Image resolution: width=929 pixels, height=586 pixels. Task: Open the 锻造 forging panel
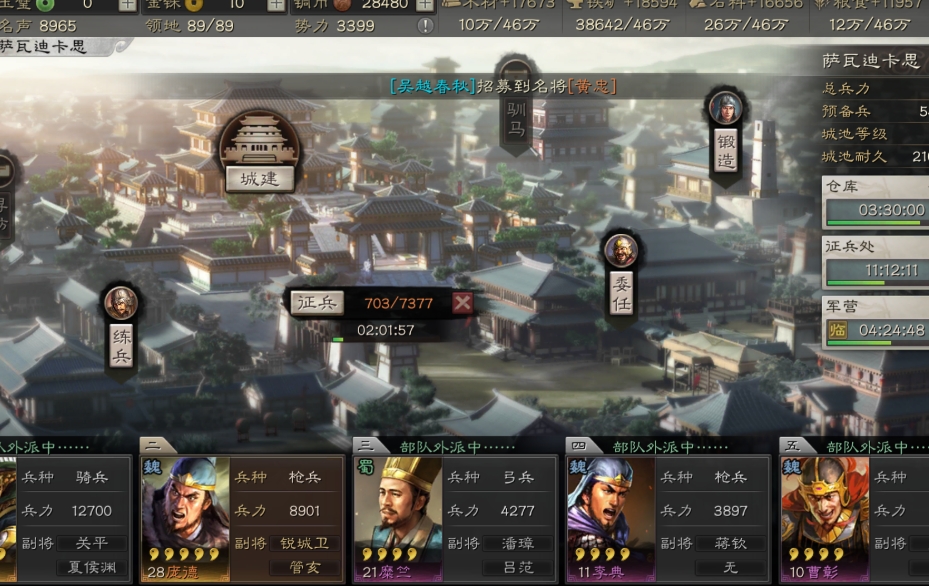(x=725, y=137)
